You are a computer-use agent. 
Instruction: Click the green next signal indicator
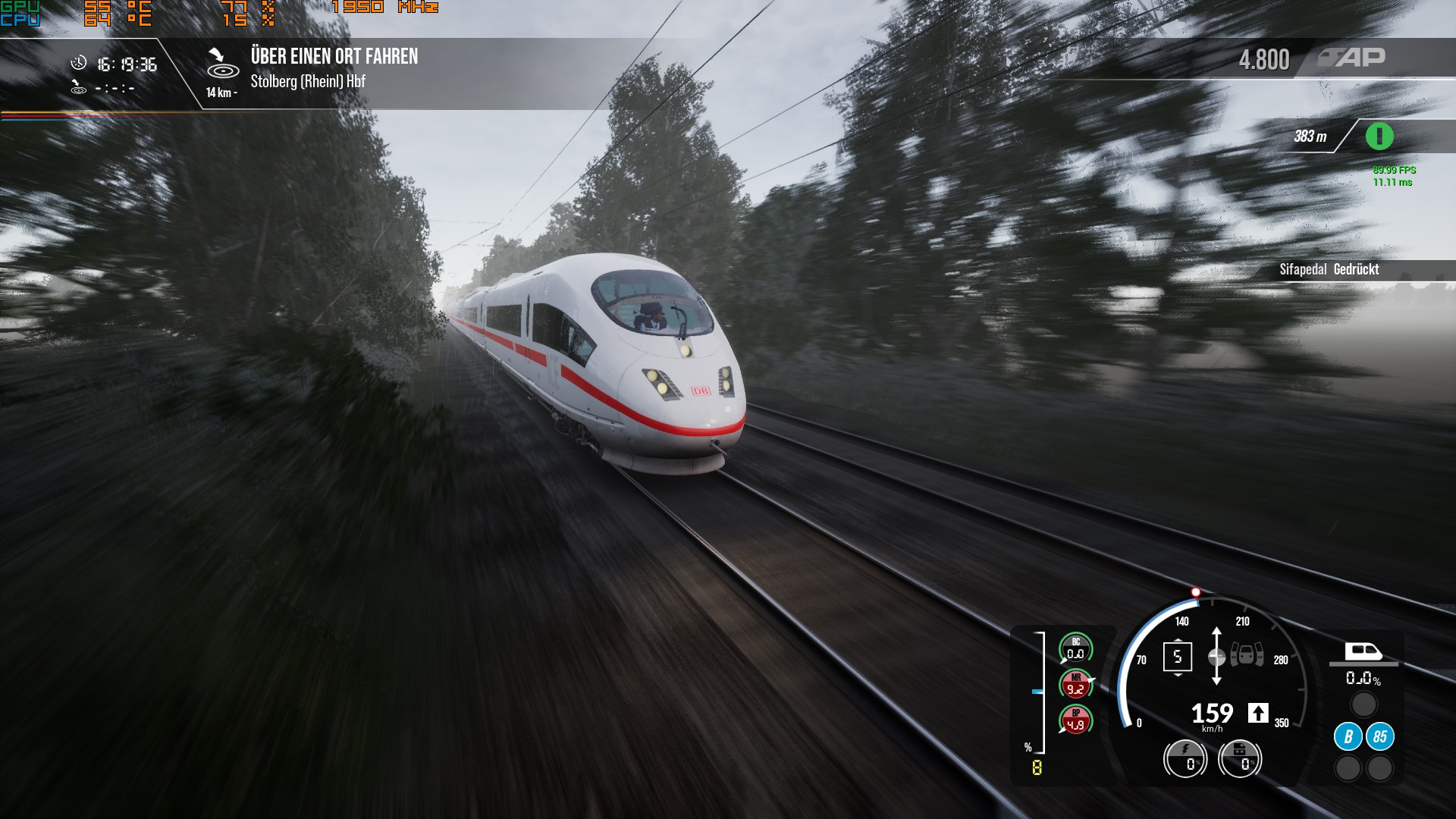tap(1379, 136)
